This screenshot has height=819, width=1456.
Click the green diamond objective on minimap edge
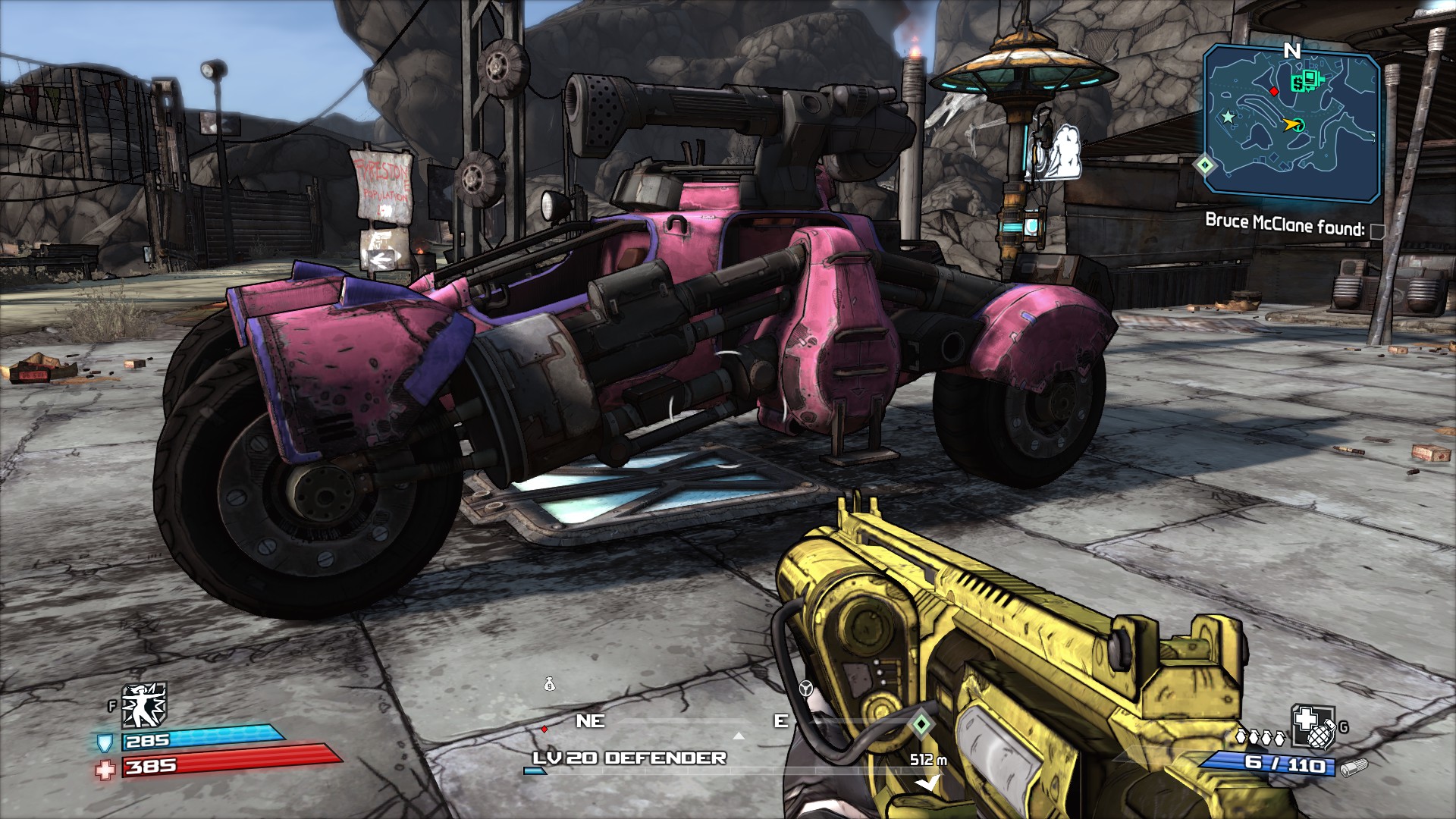click(1205, 164)
